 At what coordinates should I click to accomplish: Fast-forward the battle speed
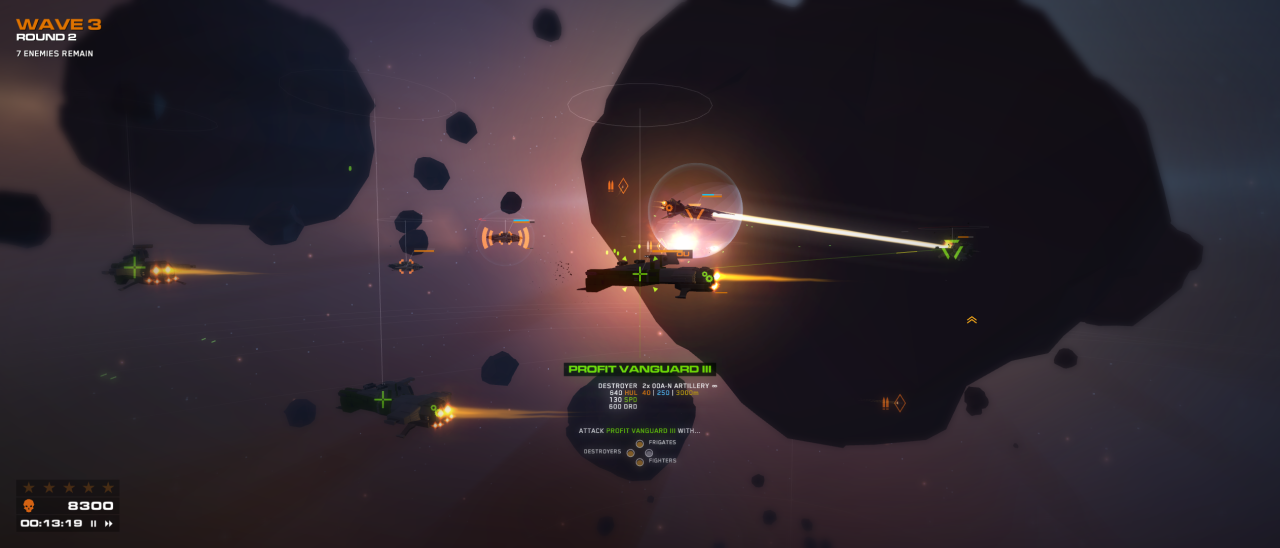click(x=108, y=523)
